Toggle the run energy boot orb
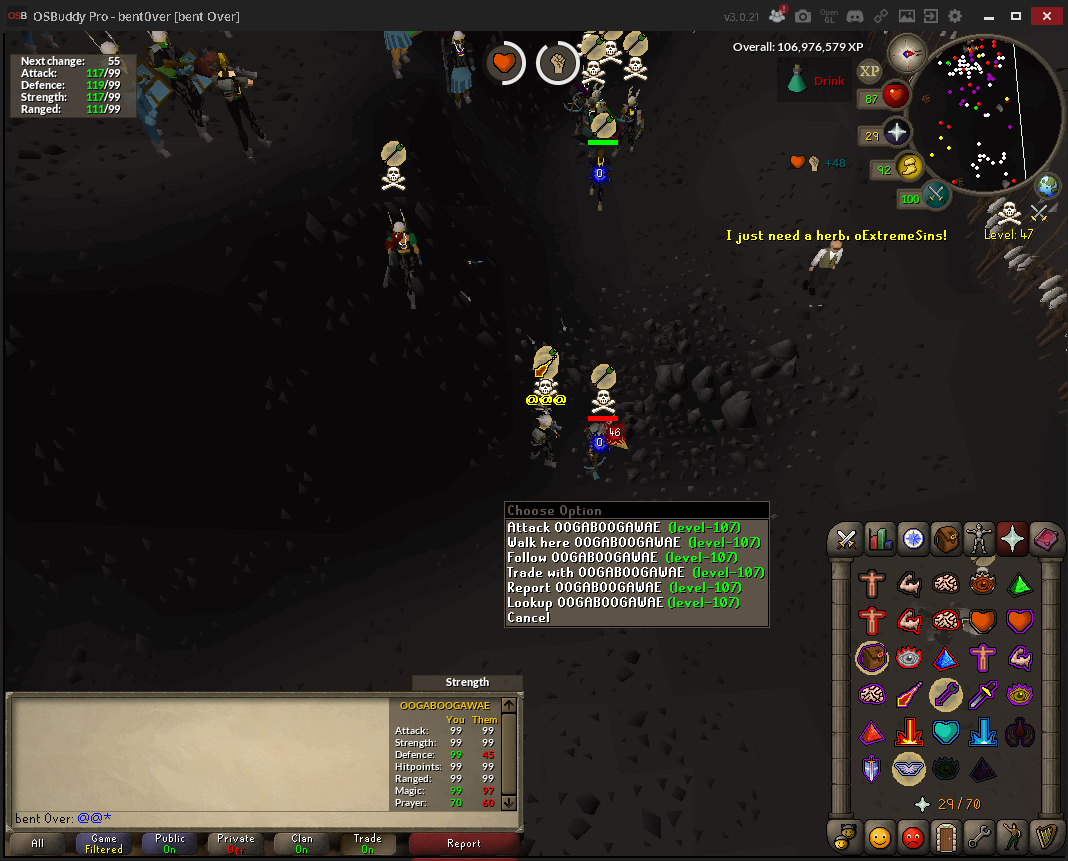 coord(909,168)
